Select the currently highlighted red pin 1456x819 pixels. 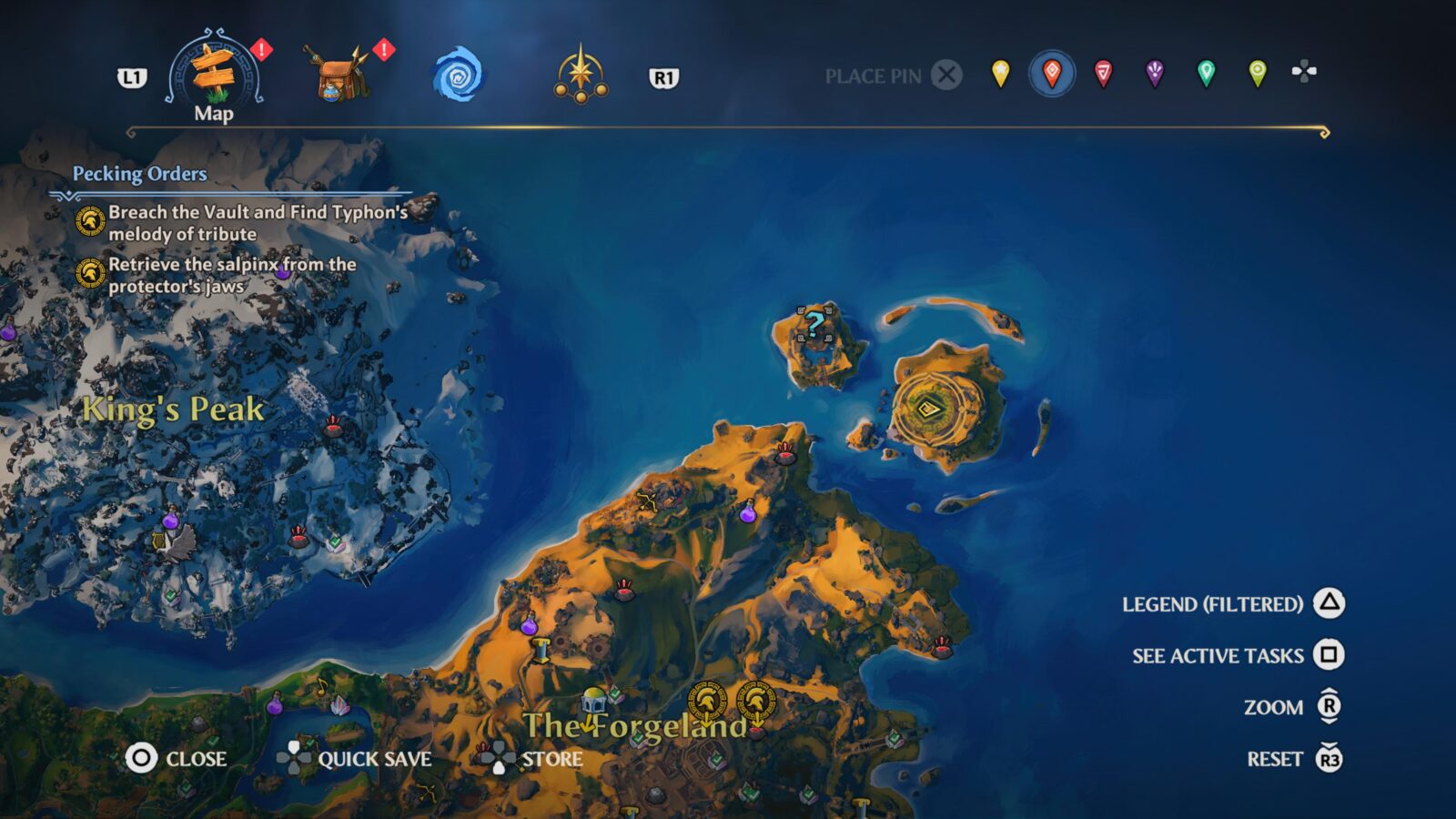[1051, 71]
